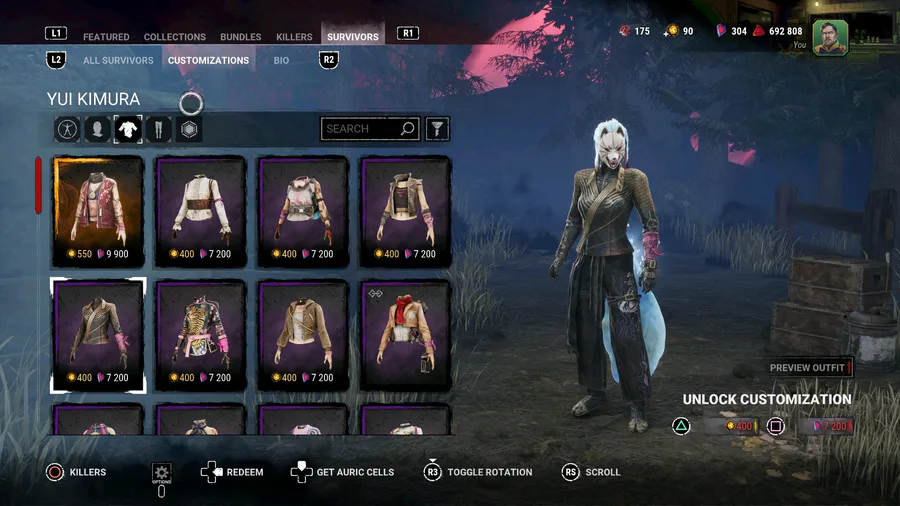Open the Featured store tab
Screen dimensions: 900x506
(x=106, y=37)
